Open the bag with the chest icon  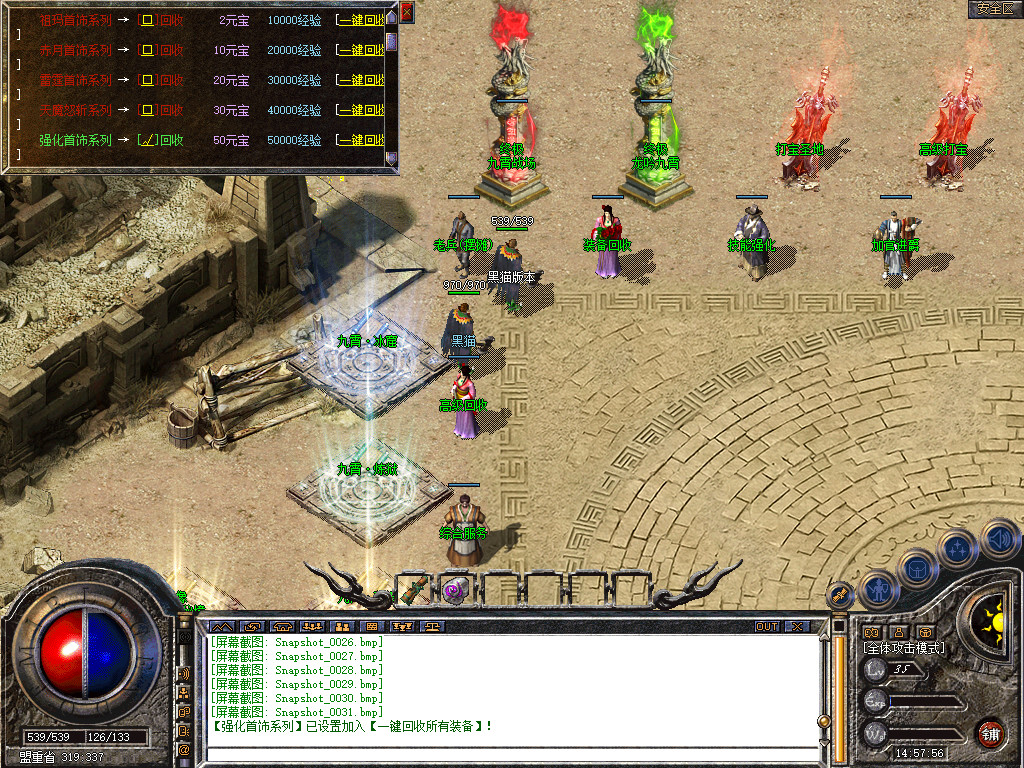pyautogui.click(x=916, y=569)
